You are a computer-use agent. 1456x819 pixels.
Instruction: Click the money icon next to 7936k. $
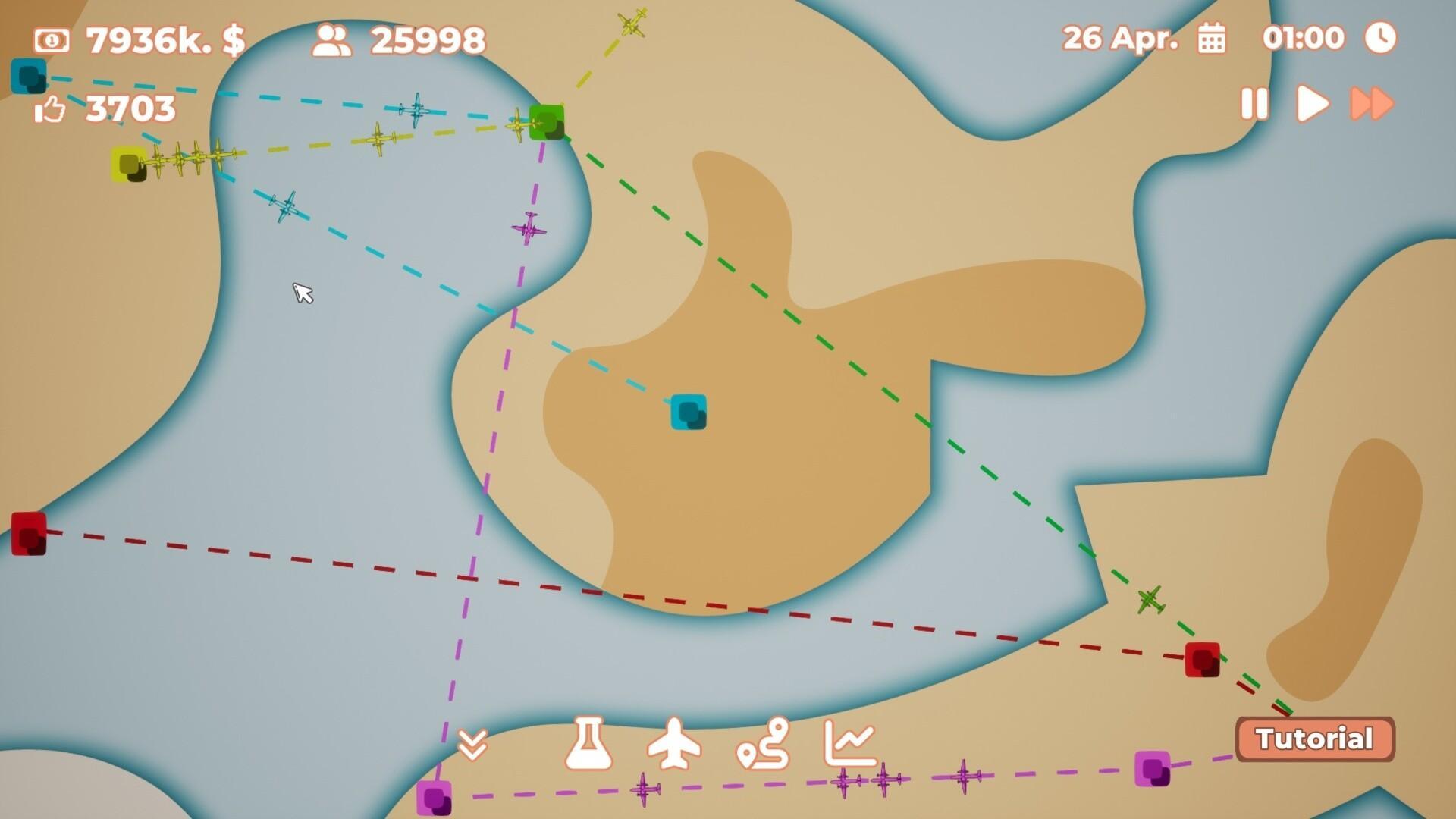coord(52,38)
